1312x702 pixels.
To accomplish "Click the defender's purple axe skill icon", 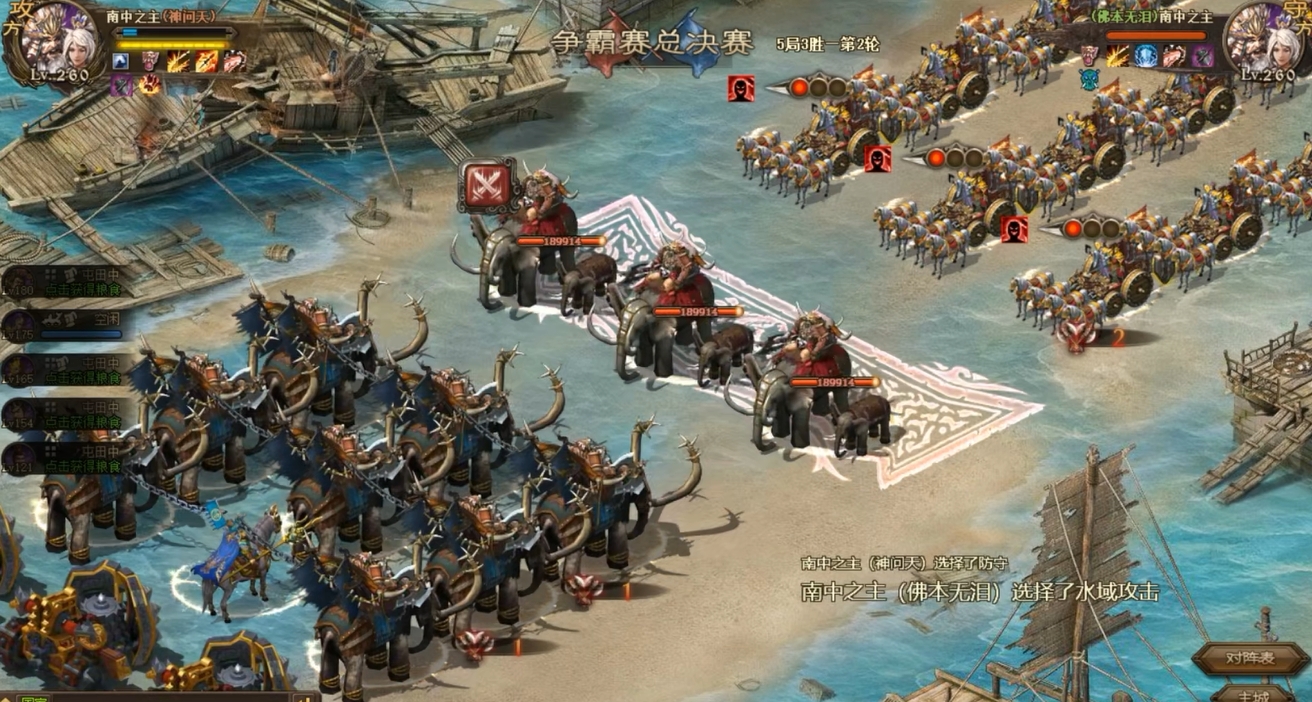I will click(1203, 56).
